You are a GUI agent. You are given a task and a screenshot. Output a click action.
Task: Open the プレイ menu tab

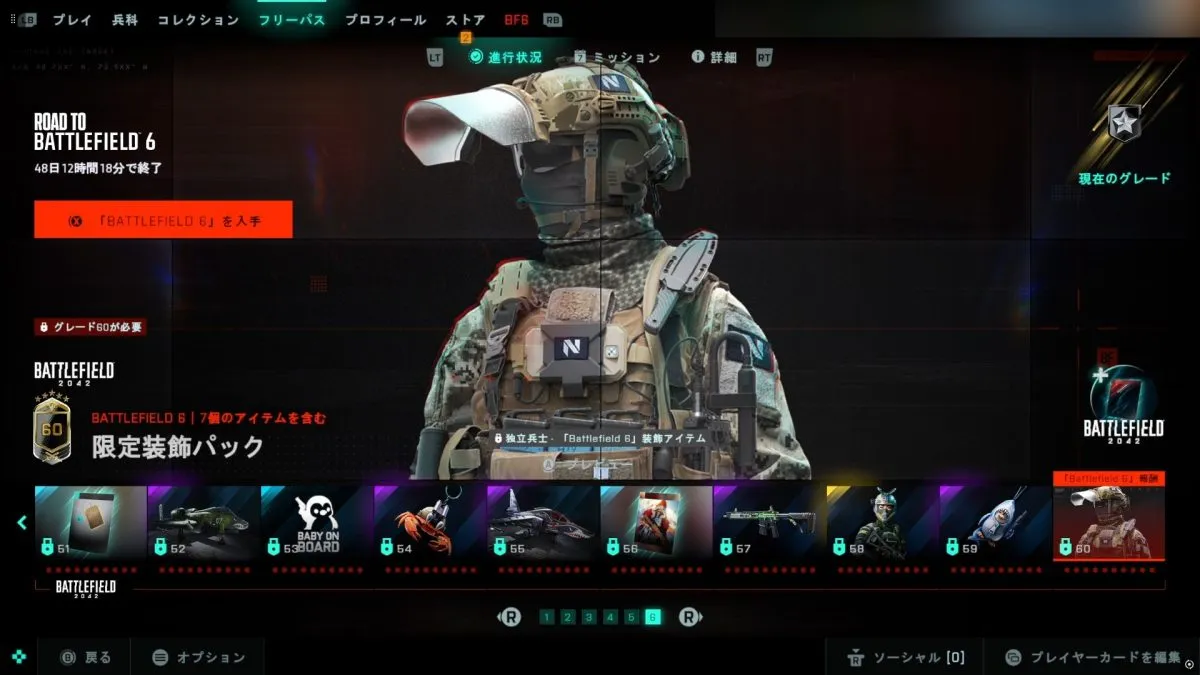[x=72, y=20]
